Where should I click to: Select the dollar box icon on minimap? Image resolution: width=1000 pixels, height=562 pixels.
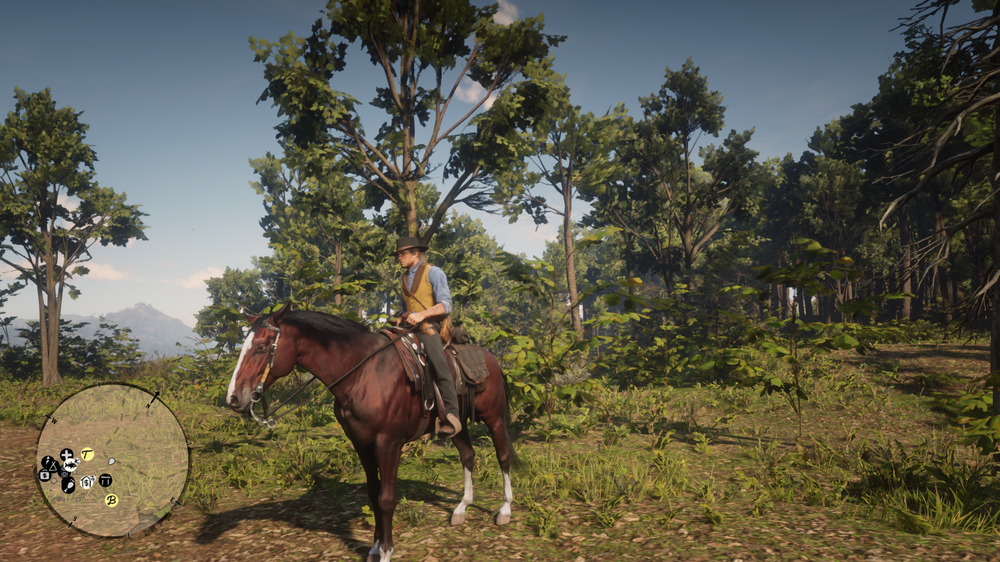44,475
